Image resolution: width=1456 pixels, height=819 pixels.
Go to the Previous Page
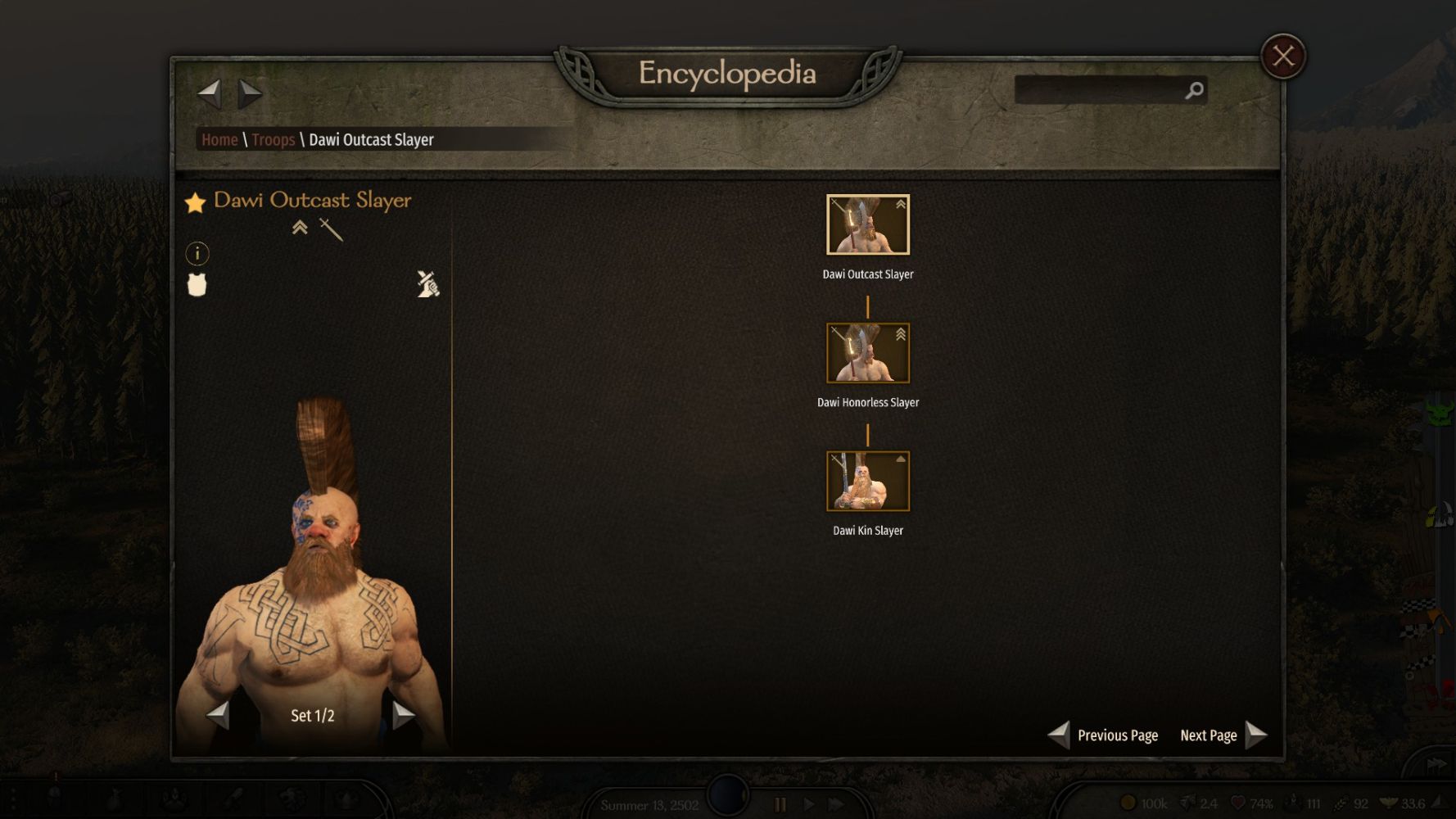(1103, 735)
